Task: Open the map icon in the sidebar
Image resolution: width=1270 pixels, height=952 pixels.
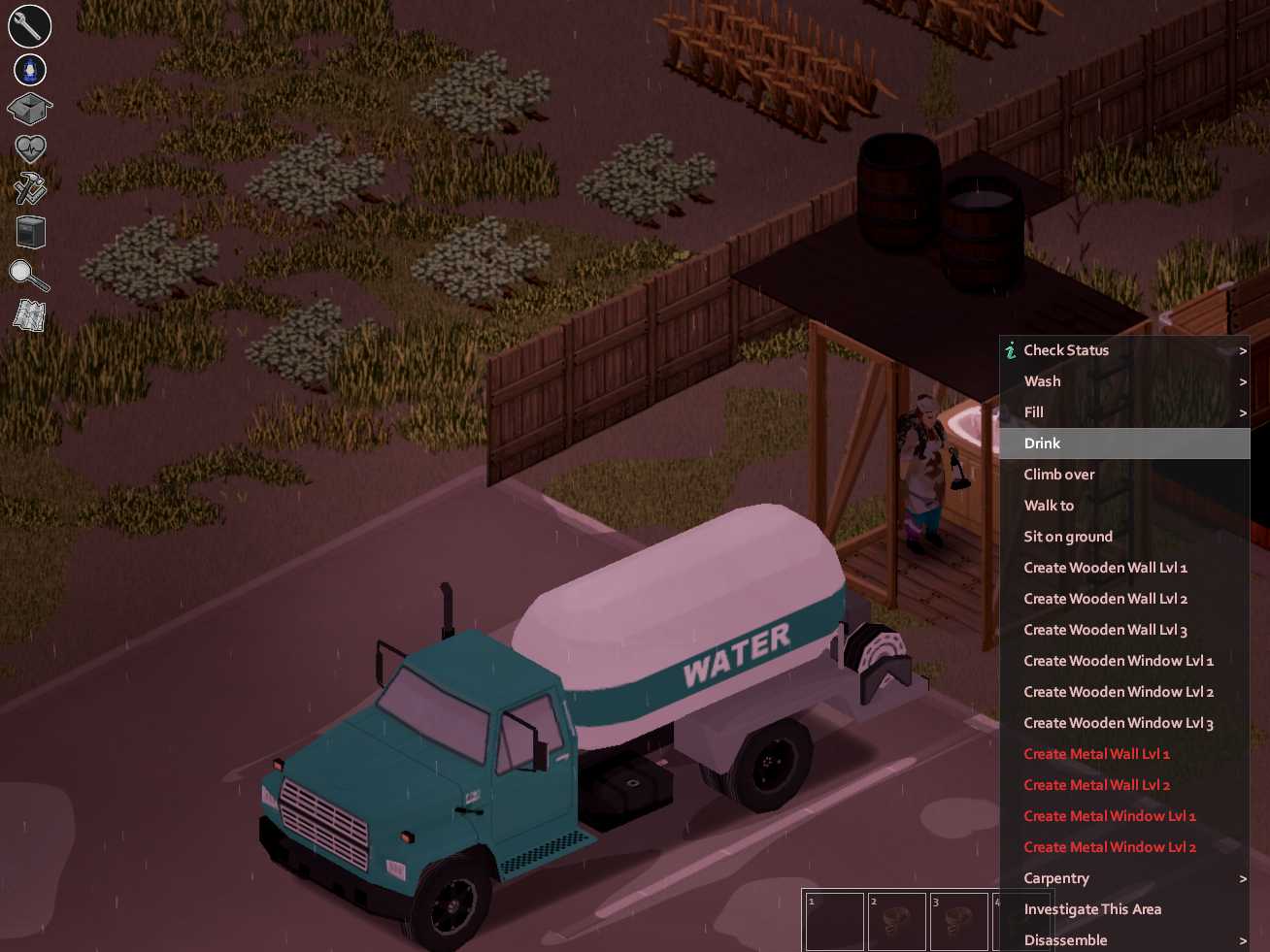Action: tap(28, 314)
